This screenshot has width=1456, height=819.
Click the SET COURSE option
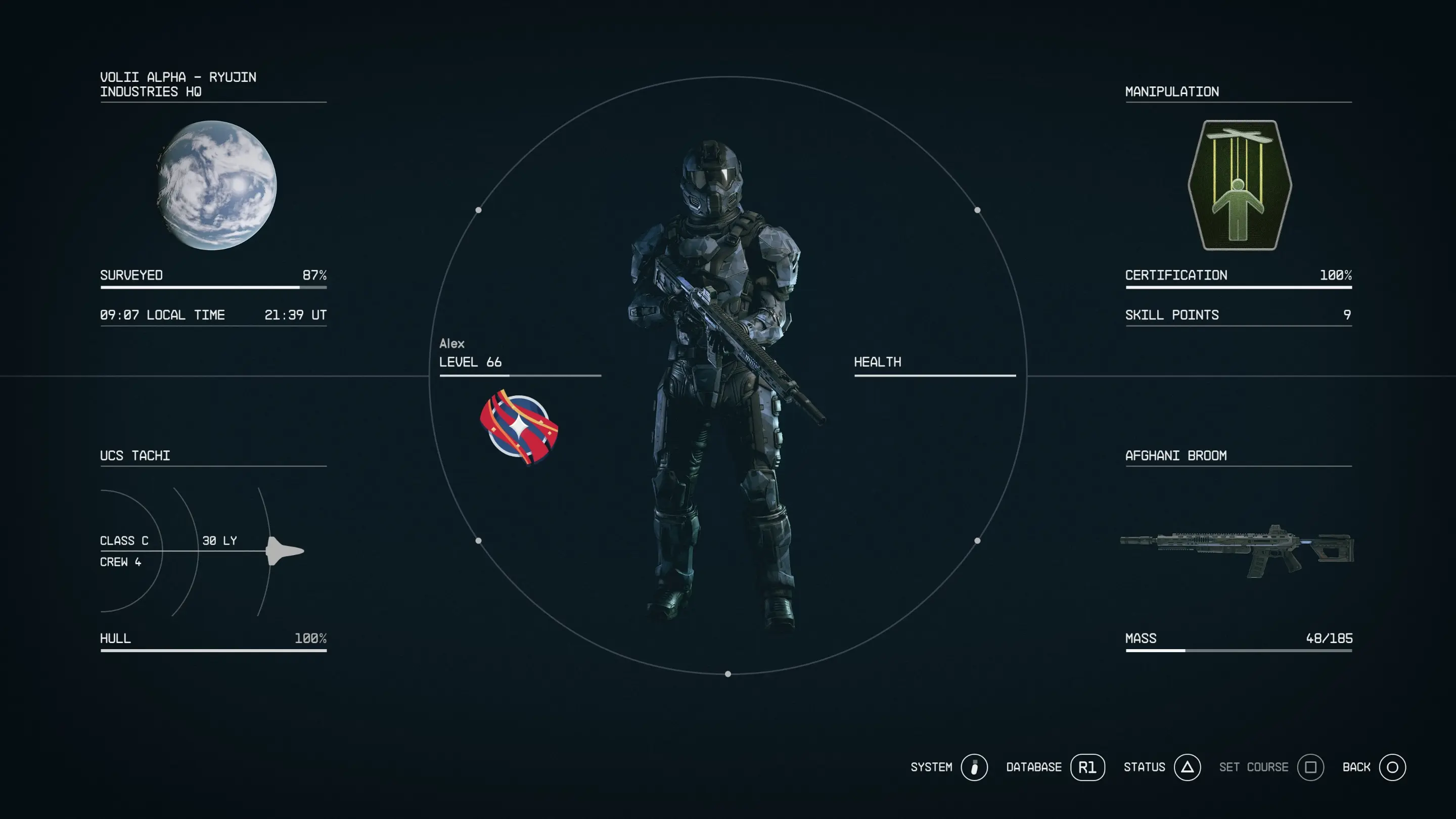point(1254,767)
